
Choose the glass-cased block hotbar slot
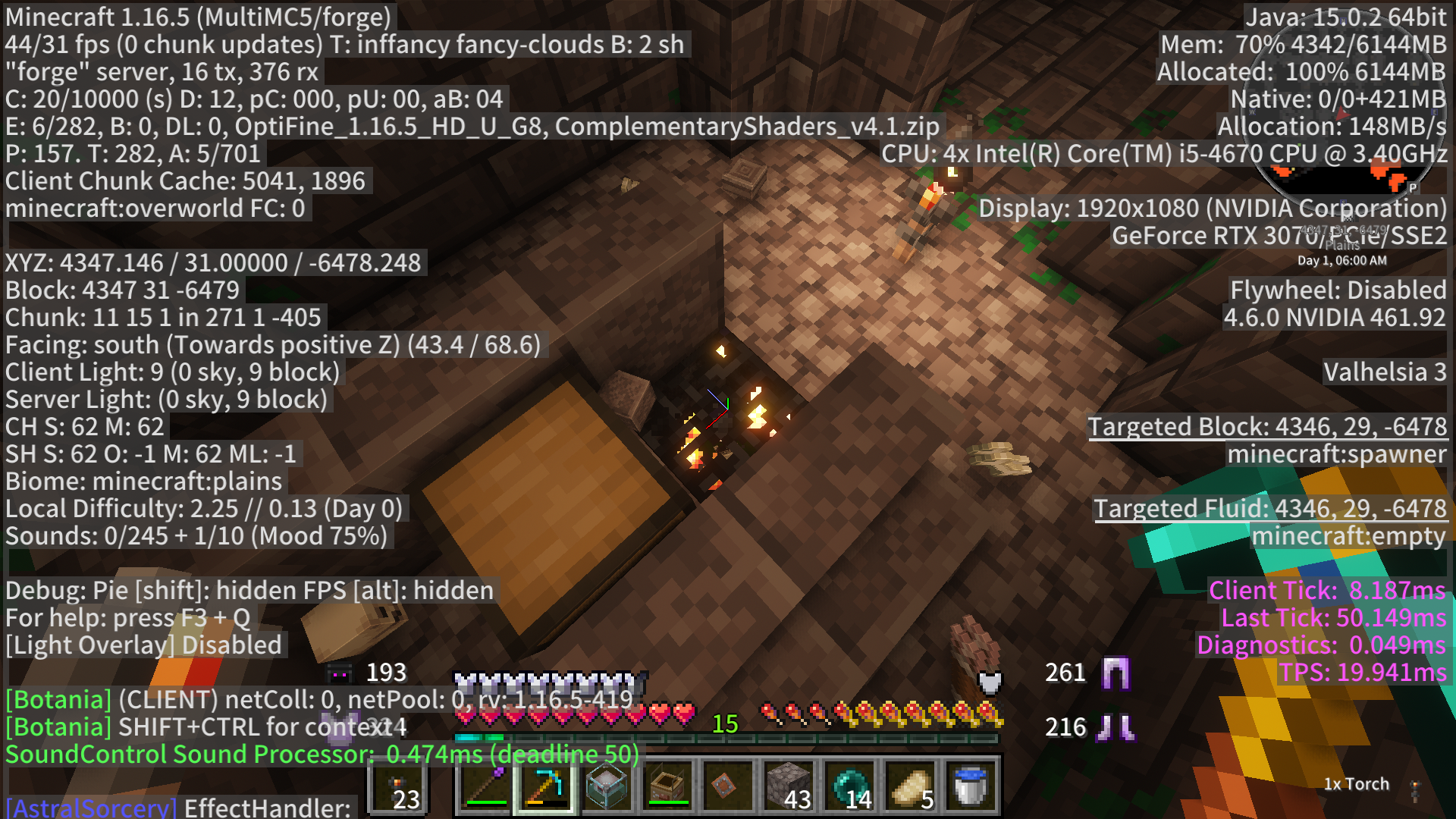[607, 786]
